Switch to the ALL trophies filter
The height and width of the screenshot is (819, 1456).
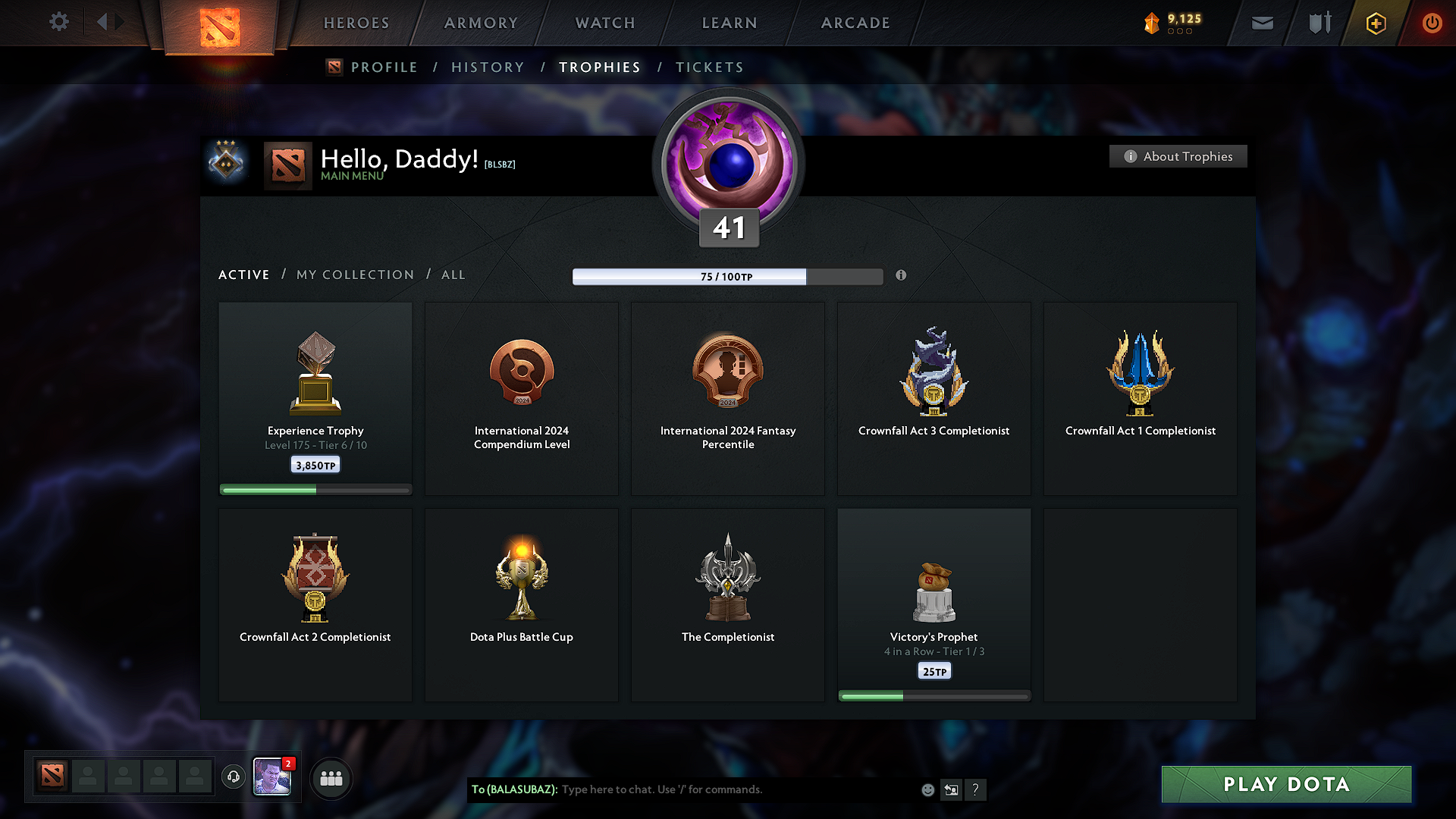tap(453, 275)
